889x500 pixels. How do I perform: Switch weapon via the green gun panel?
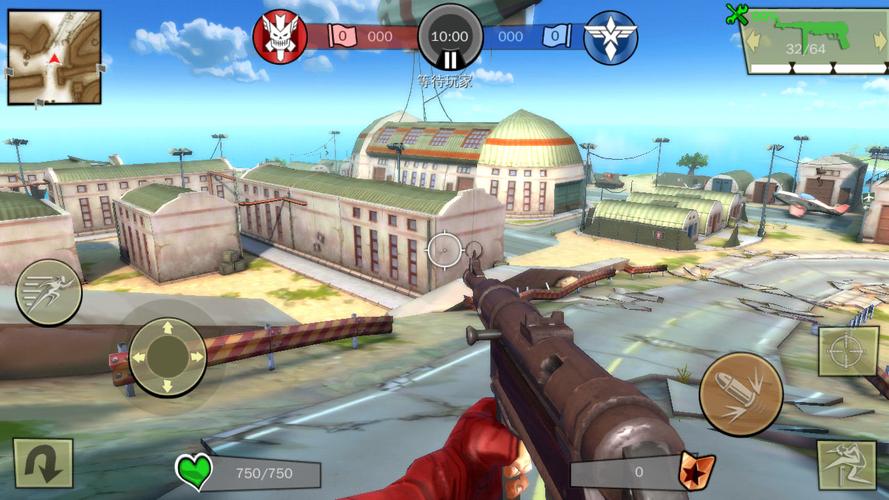815,42
